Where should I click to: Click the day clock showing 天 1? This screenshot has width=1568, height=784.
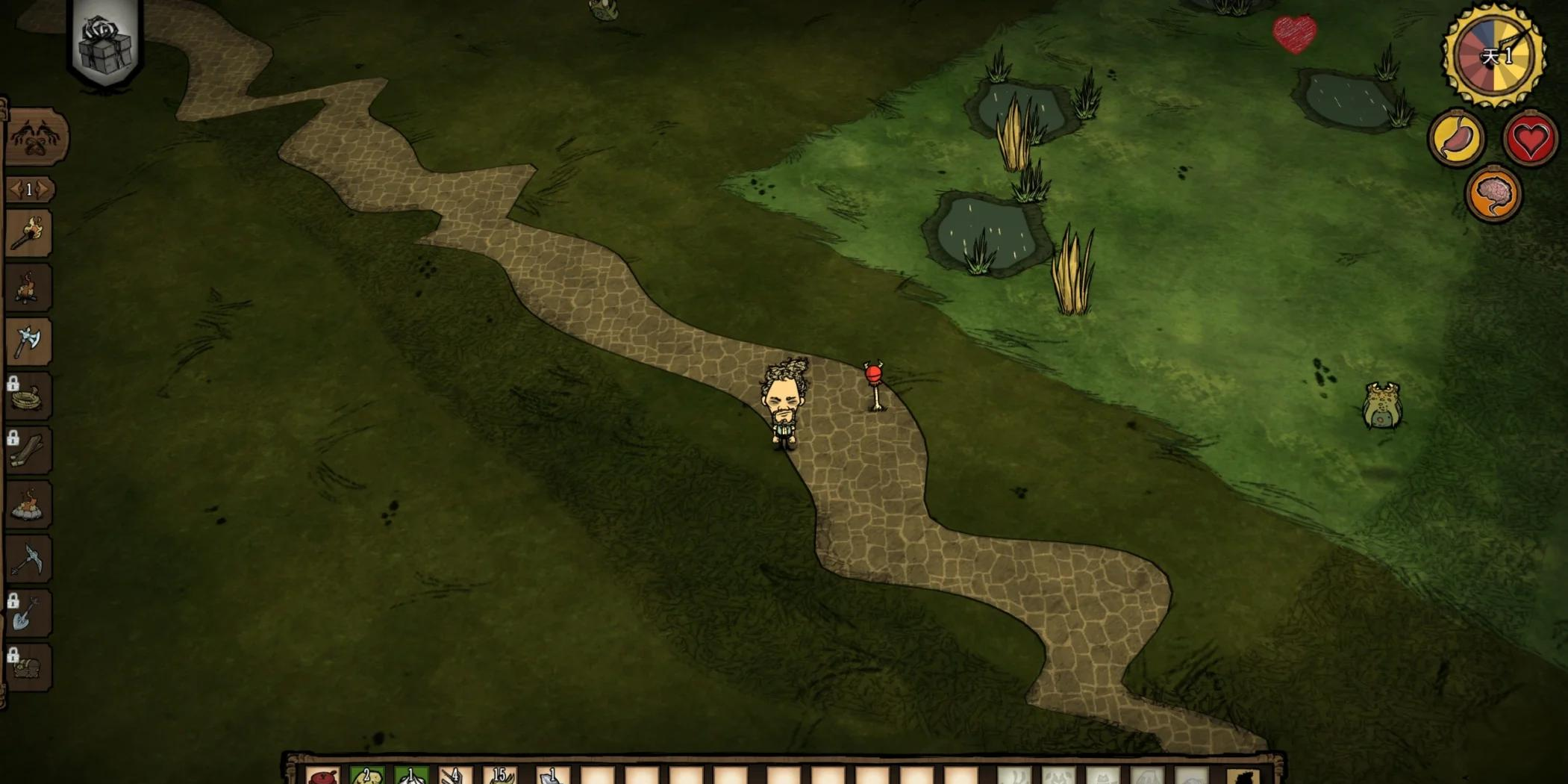point(1493,56)
